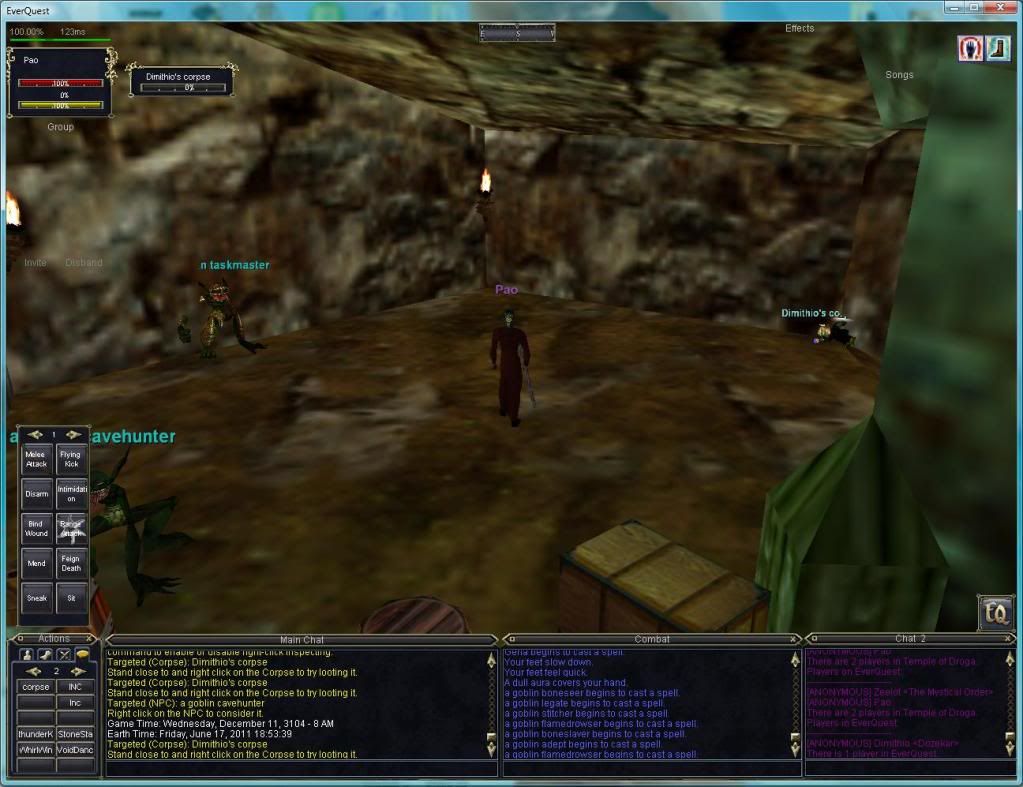The height and width of the screenshot is (787, 1023).
Task: Trigger the Disarm ability
Action: pos(36,494)
